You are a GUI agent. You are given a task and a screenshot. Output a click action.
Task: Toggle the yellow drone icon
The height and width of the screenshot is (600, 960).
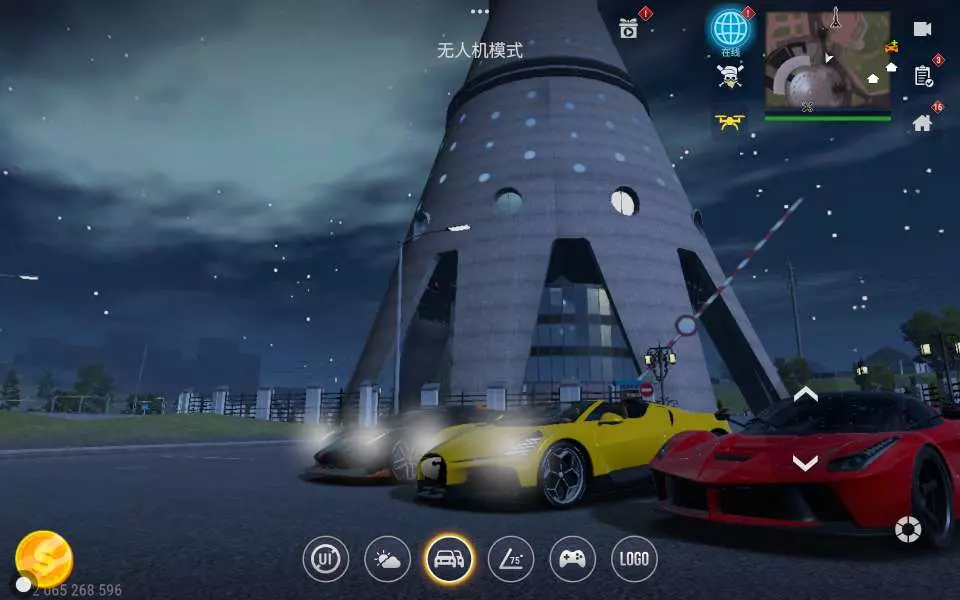click(x=730, y=122)
